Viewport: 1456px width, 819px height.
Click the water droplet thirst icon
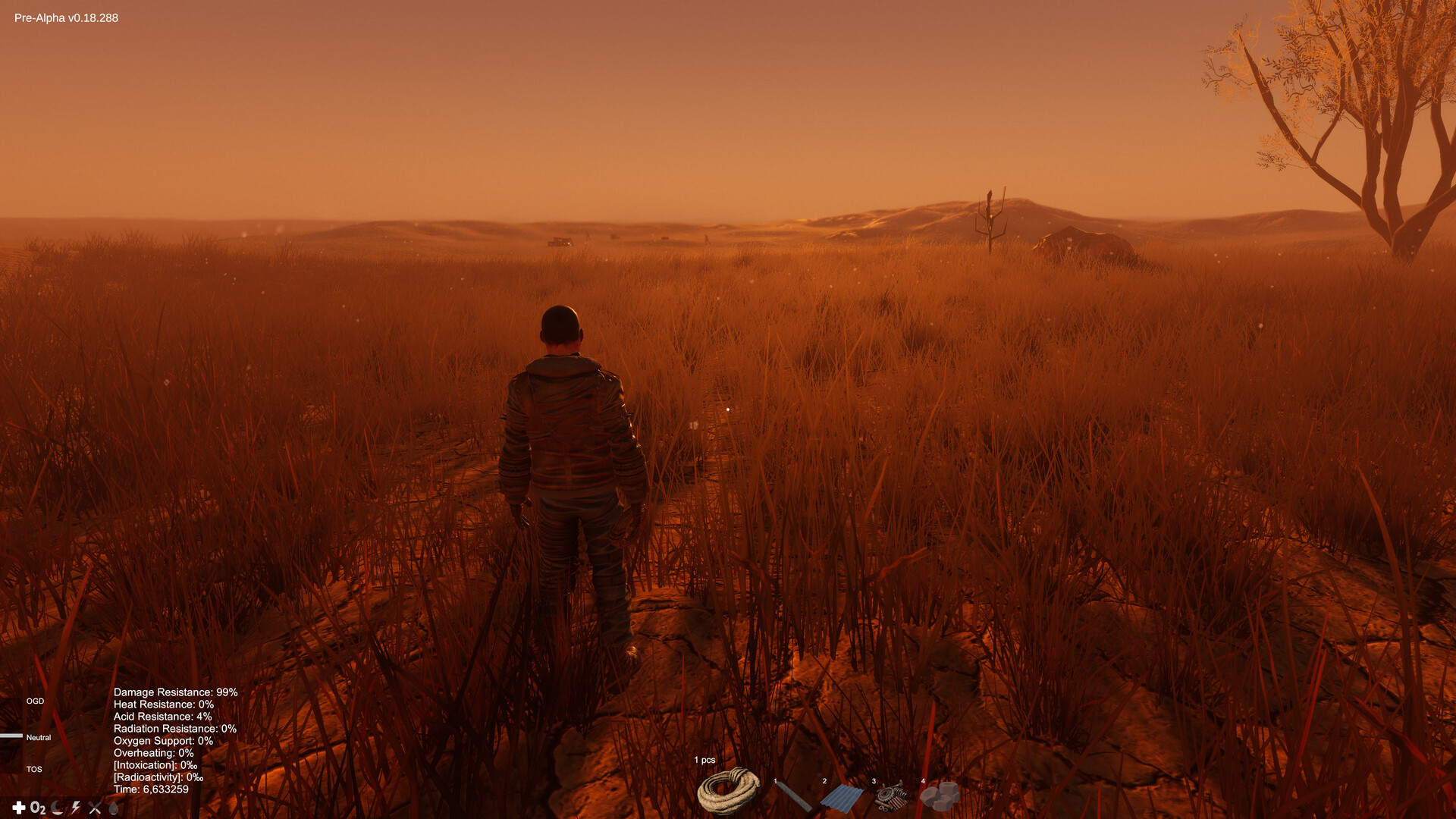coord(114,808)
